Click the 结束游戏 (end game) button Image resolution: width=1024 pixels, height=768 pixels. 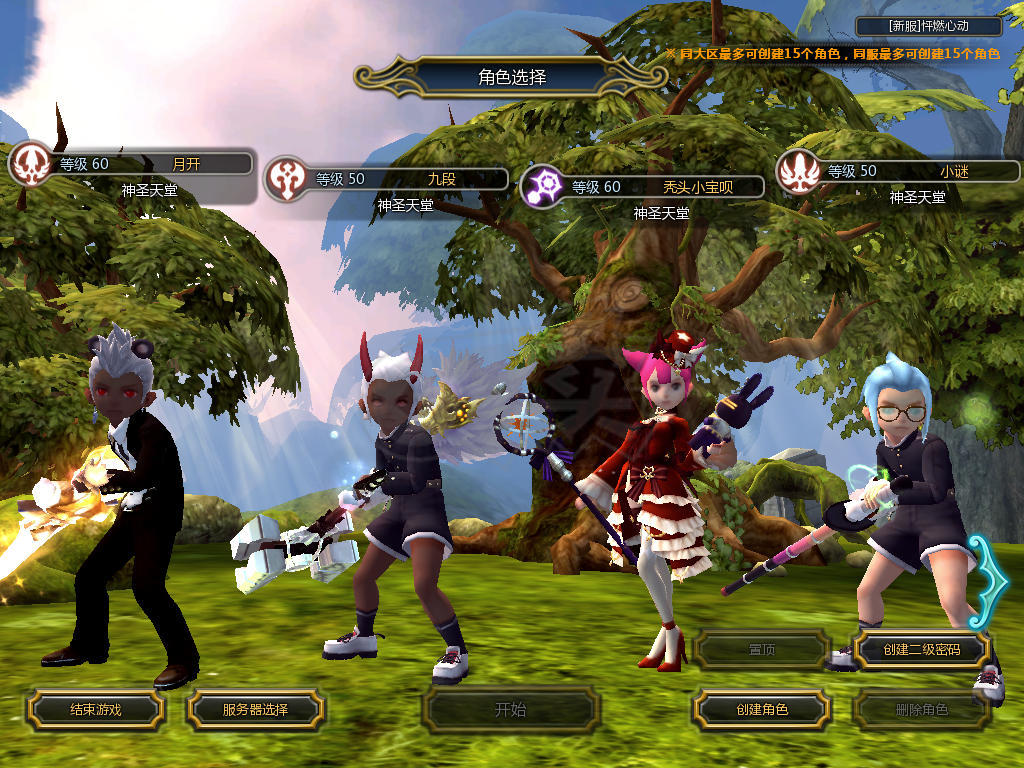click(95, 710)
